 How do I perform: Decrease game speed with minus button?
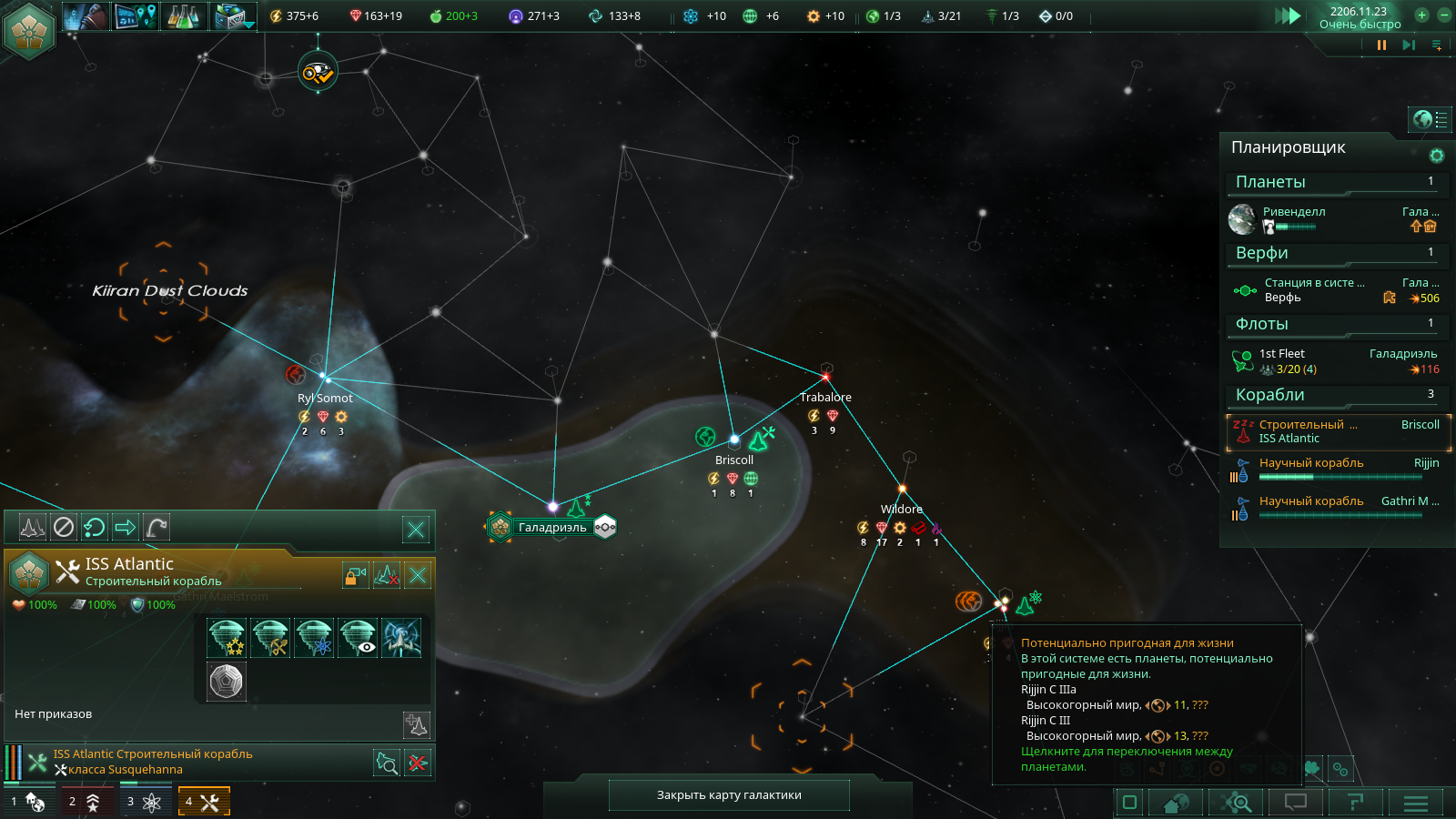click(1444, 15)
